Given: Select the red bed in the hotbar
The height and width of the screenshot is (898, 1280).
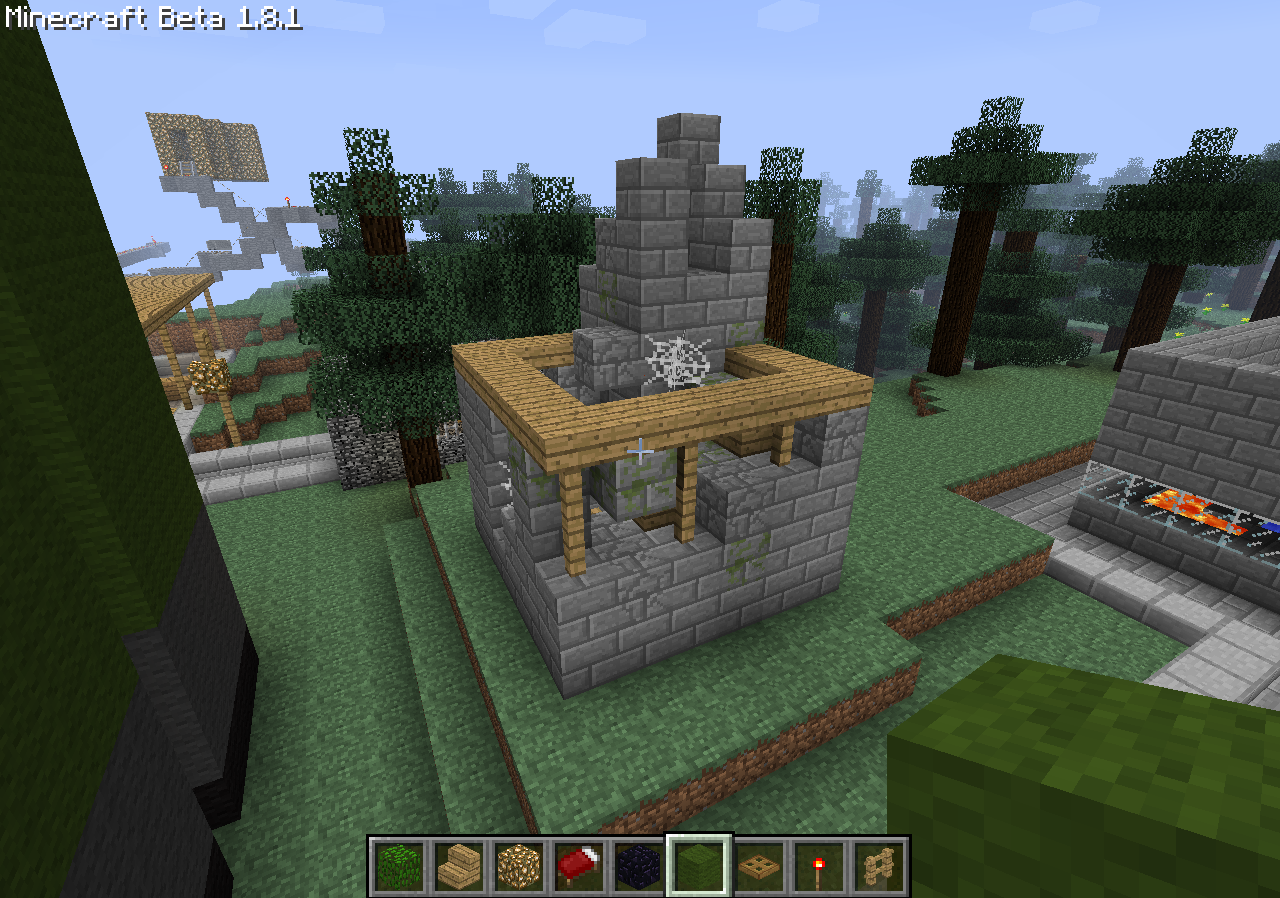Looking at the screenshot, I should pos(579,866).
